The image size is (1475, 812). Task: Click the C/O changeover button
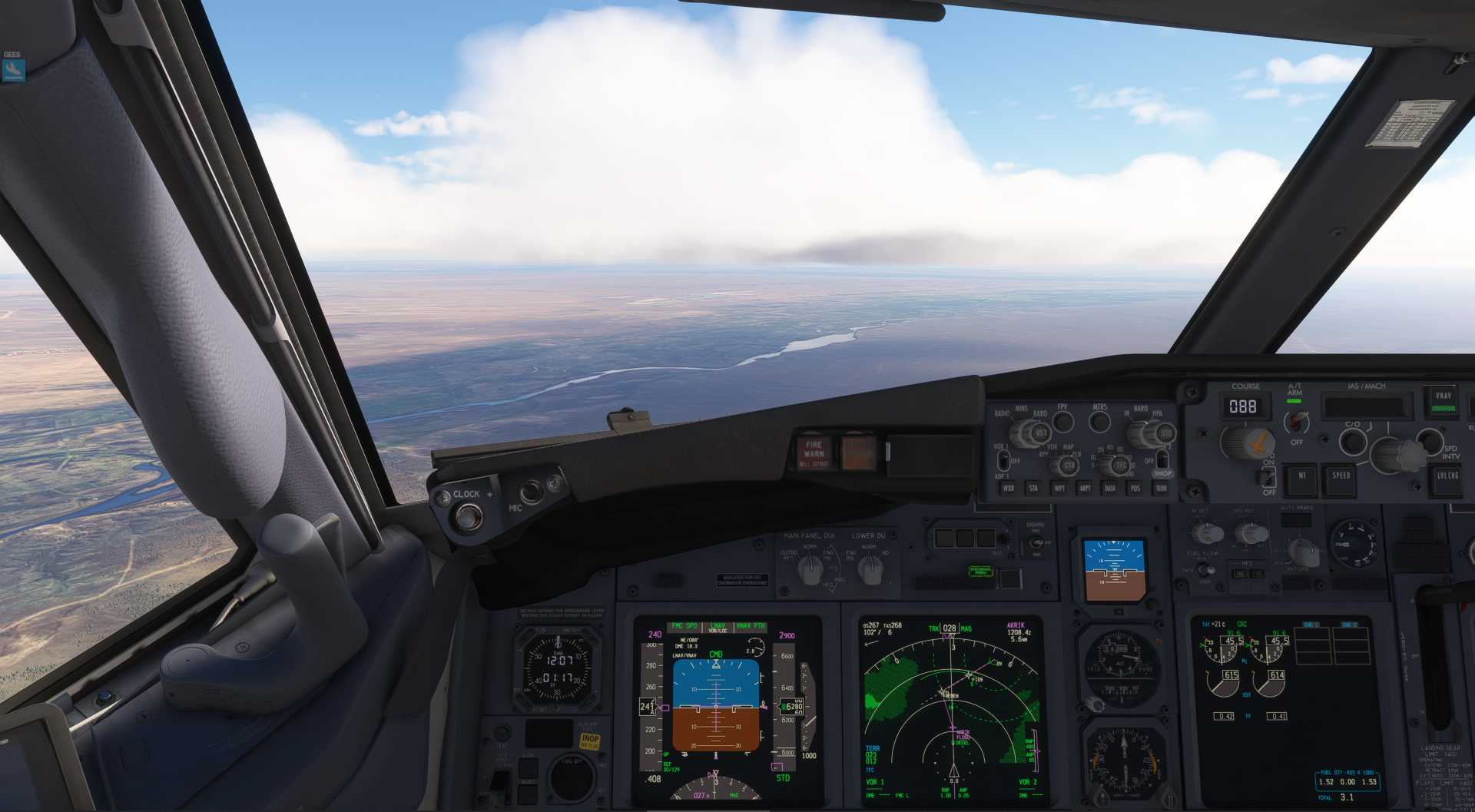[1352, 441]
